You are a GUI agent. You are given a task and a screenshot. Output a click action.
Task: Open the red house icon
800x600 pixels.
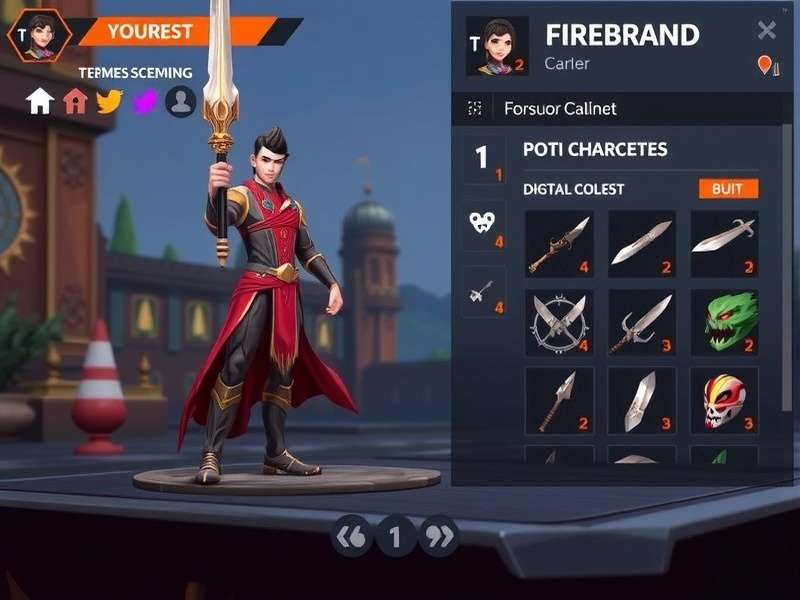[x=75, y=101]
